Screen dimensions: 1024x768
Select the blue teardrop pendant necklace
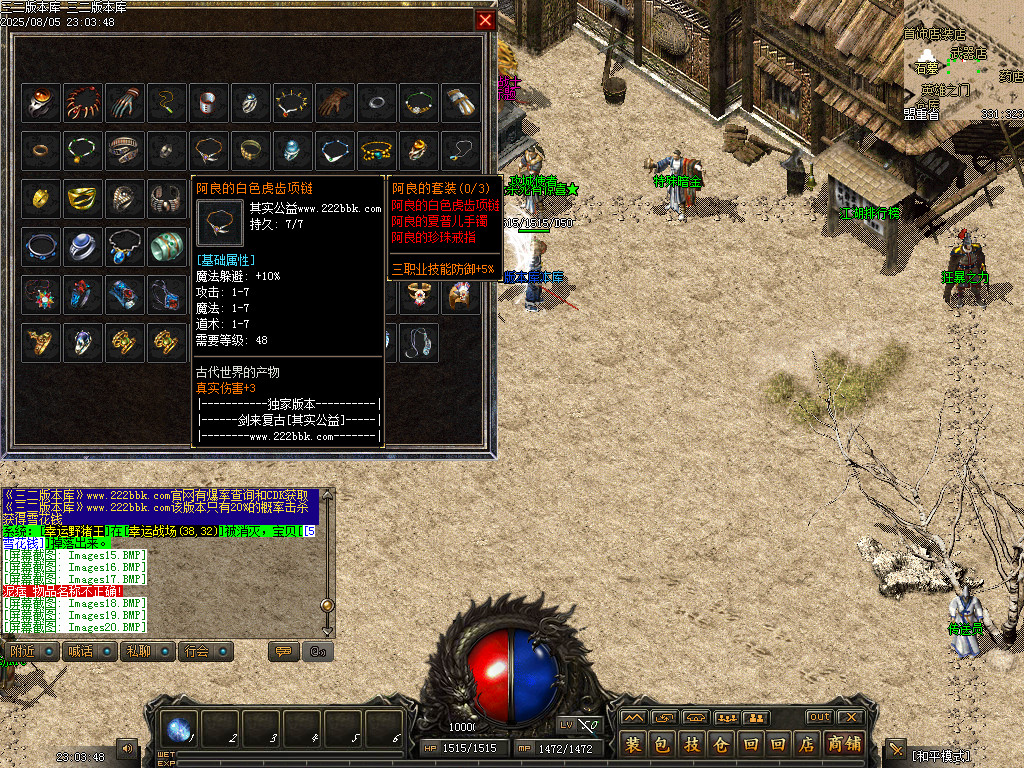(x=125, y=244)
